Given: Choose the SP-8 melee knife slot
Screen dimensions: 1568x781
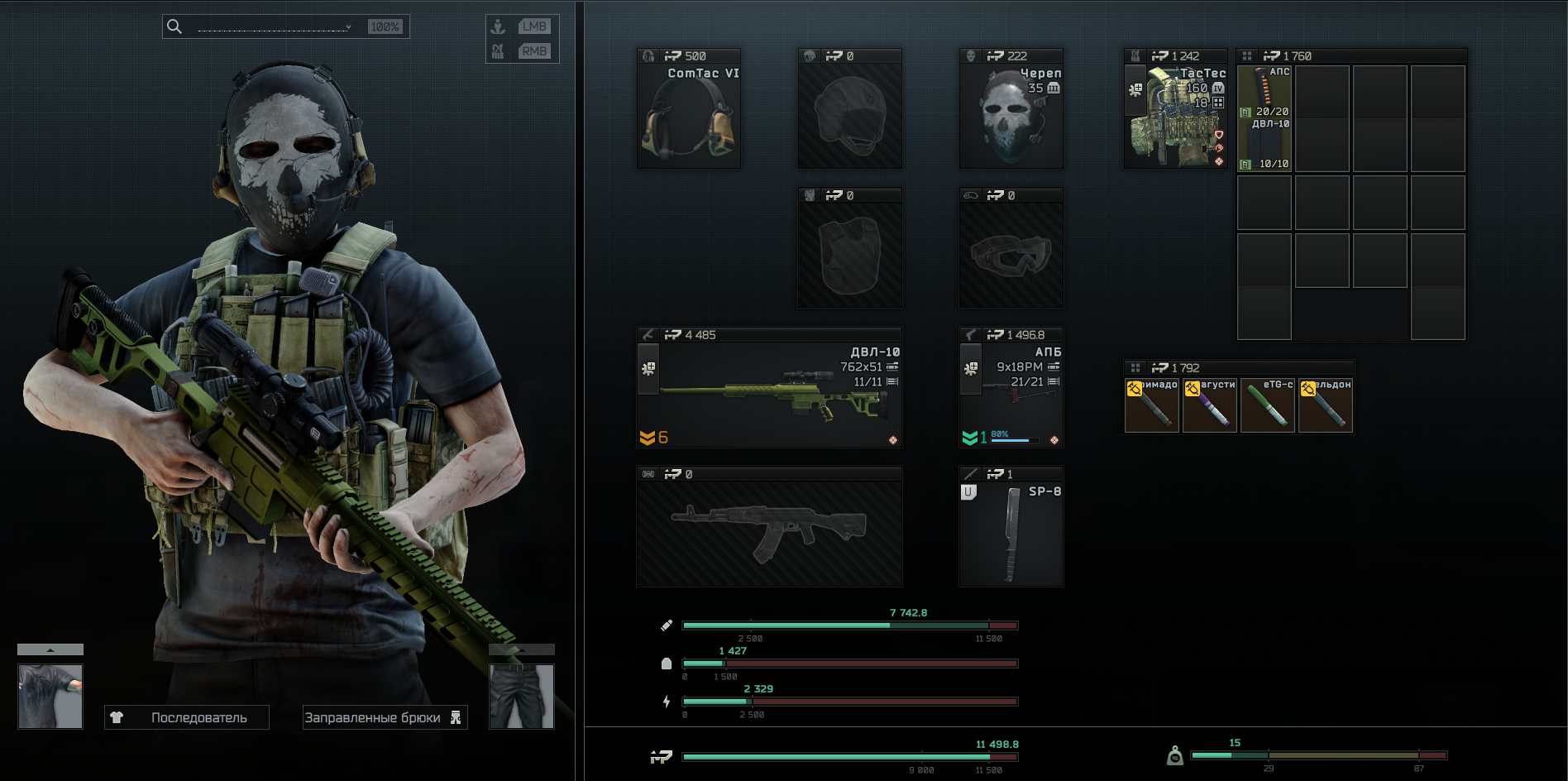Looking at the screenshot, I should click(x=1011, y=534).
